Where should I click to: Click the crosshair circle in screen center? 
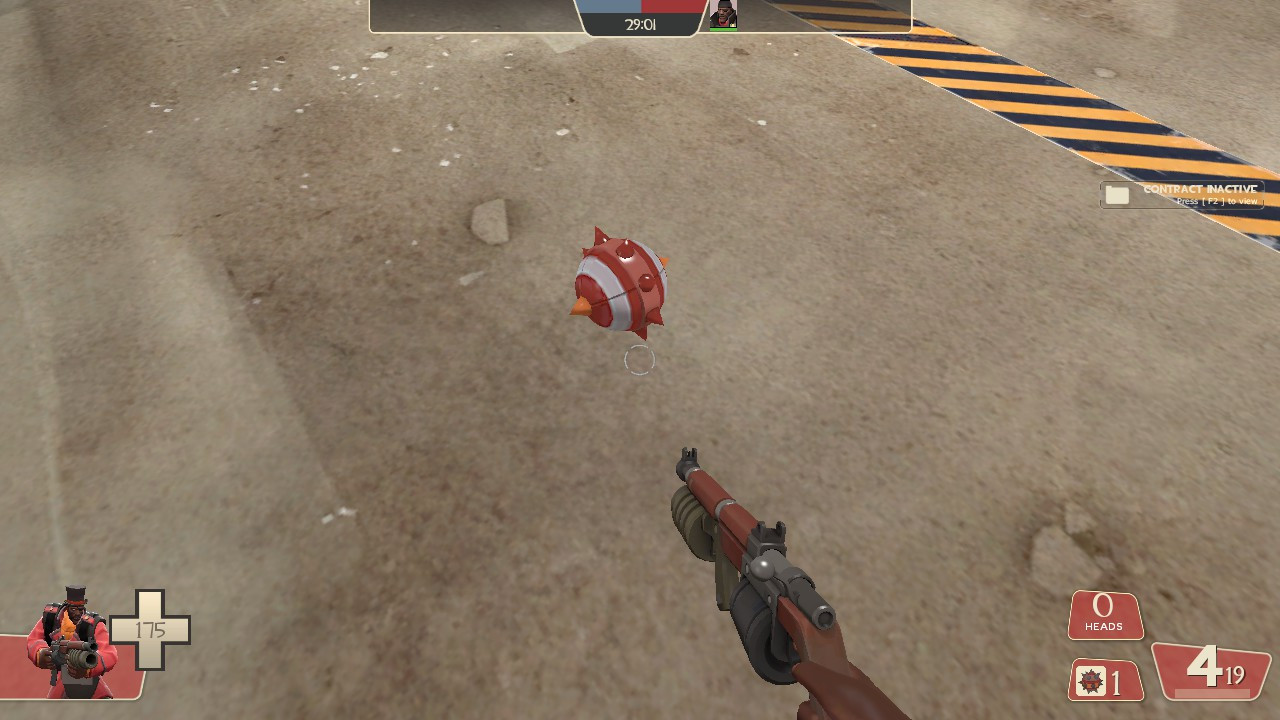(x=640, y=360)
